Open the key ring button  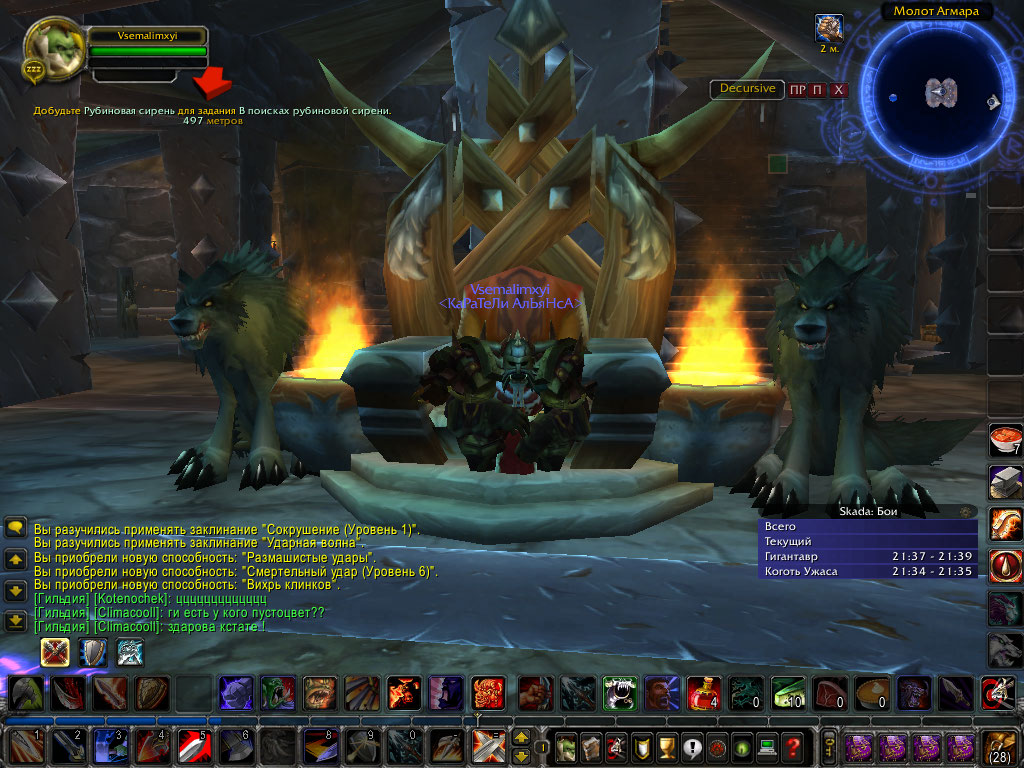829,746
